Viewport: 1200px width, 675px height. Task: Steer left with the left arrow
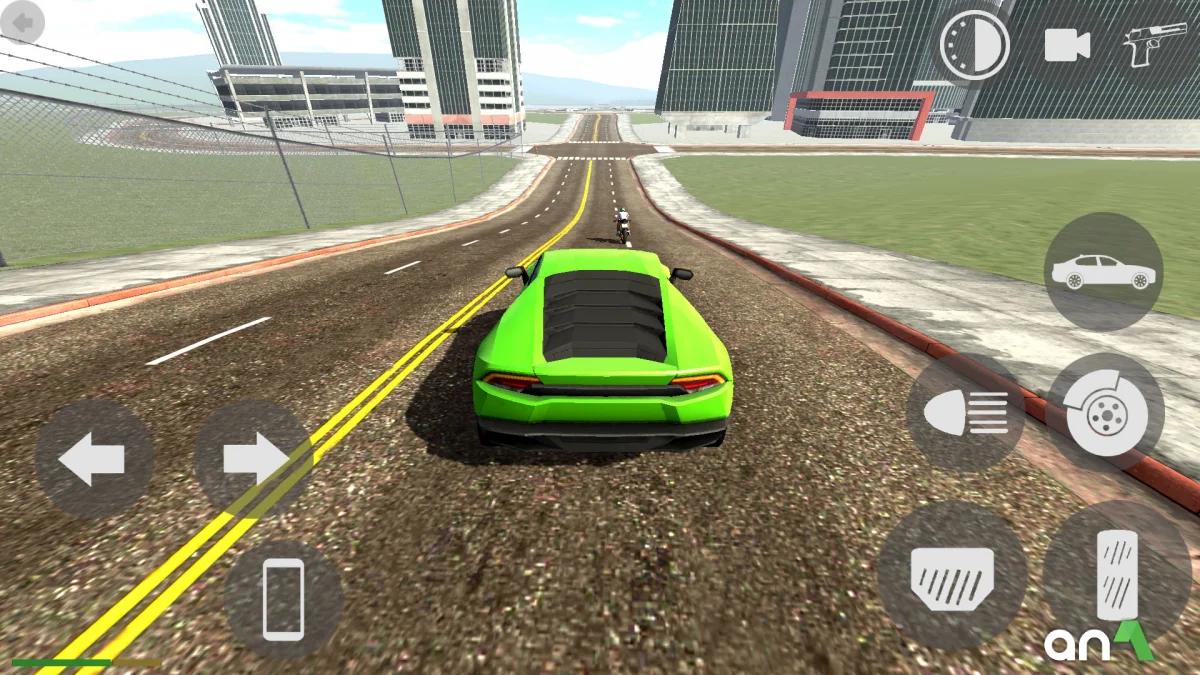click(94, 460)
